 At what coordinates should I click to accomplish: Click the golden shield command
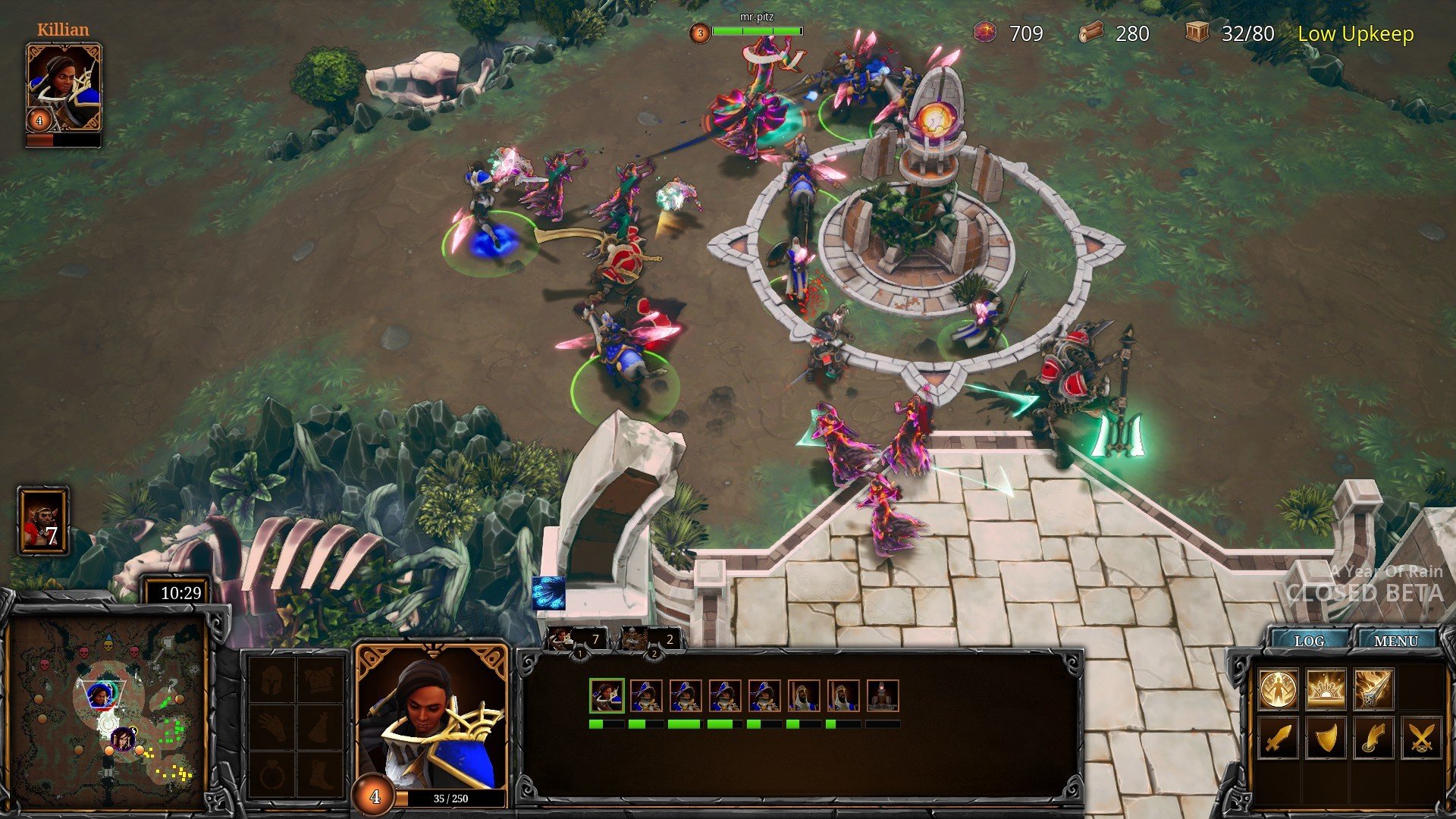click(x=1326, y=737)
